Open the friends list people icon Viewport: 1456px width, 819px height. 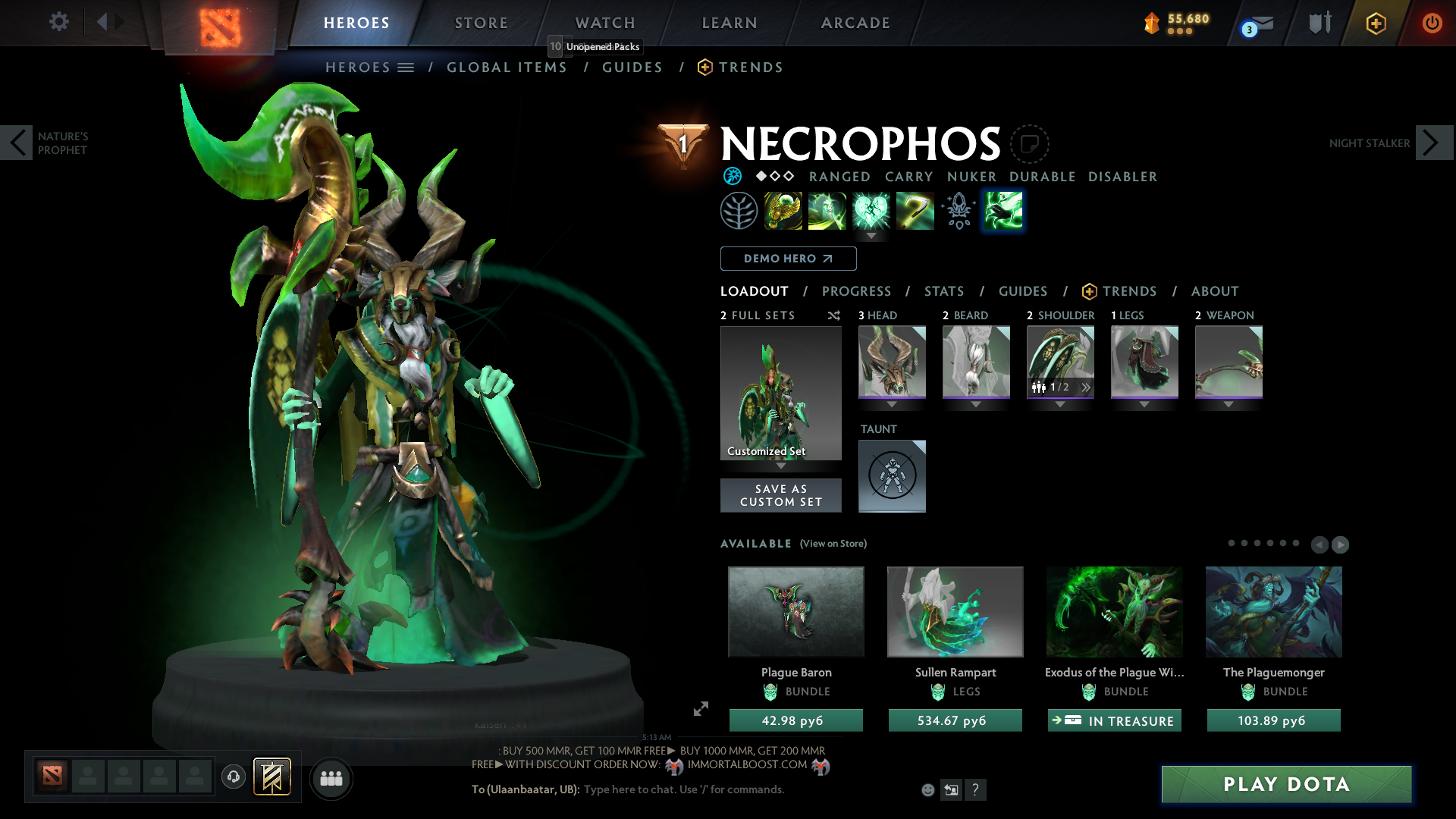[x=331, y=778]
